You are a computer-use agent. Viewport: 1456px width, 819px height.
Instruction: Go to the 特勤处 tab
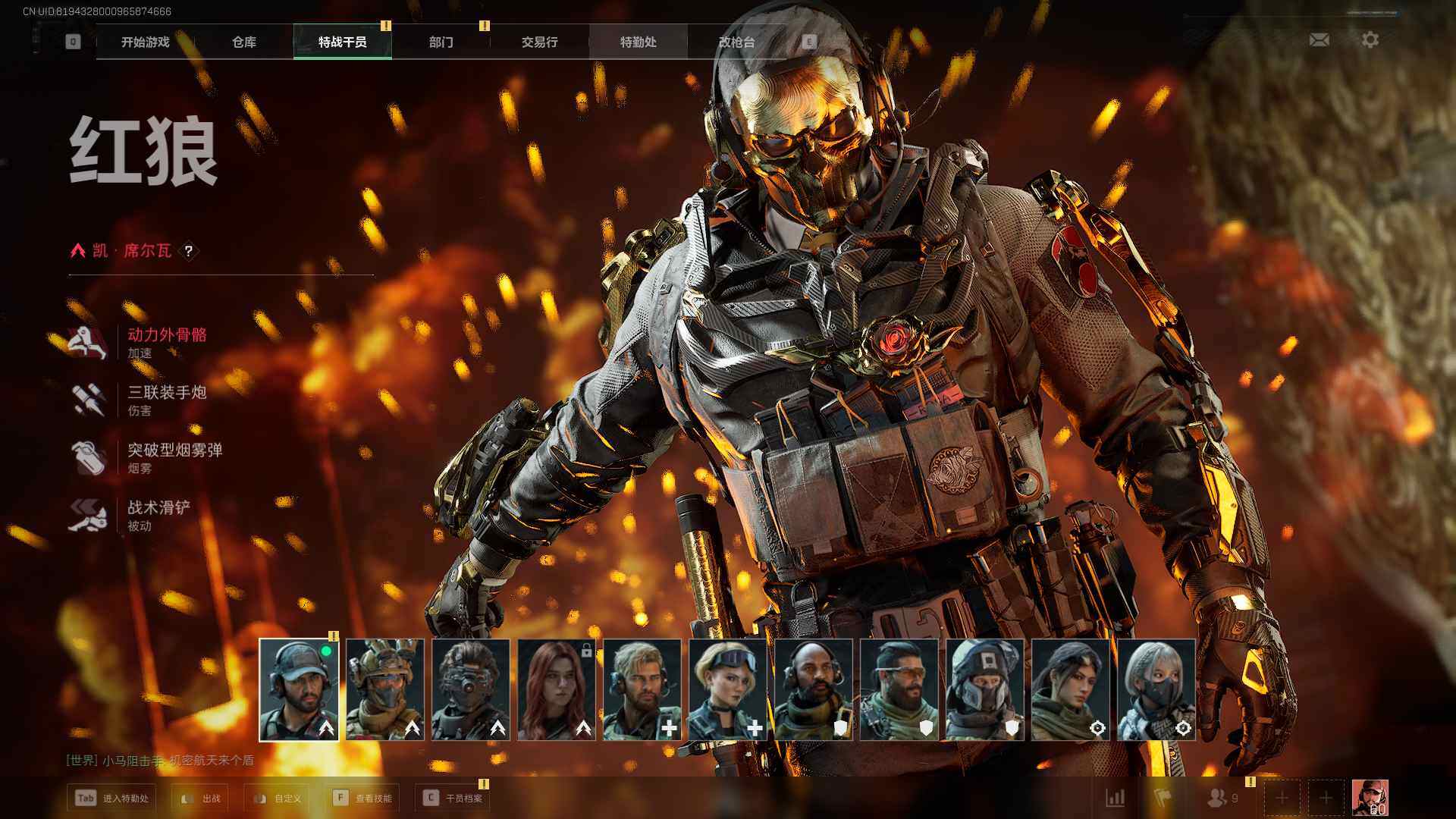coord(638,42)
